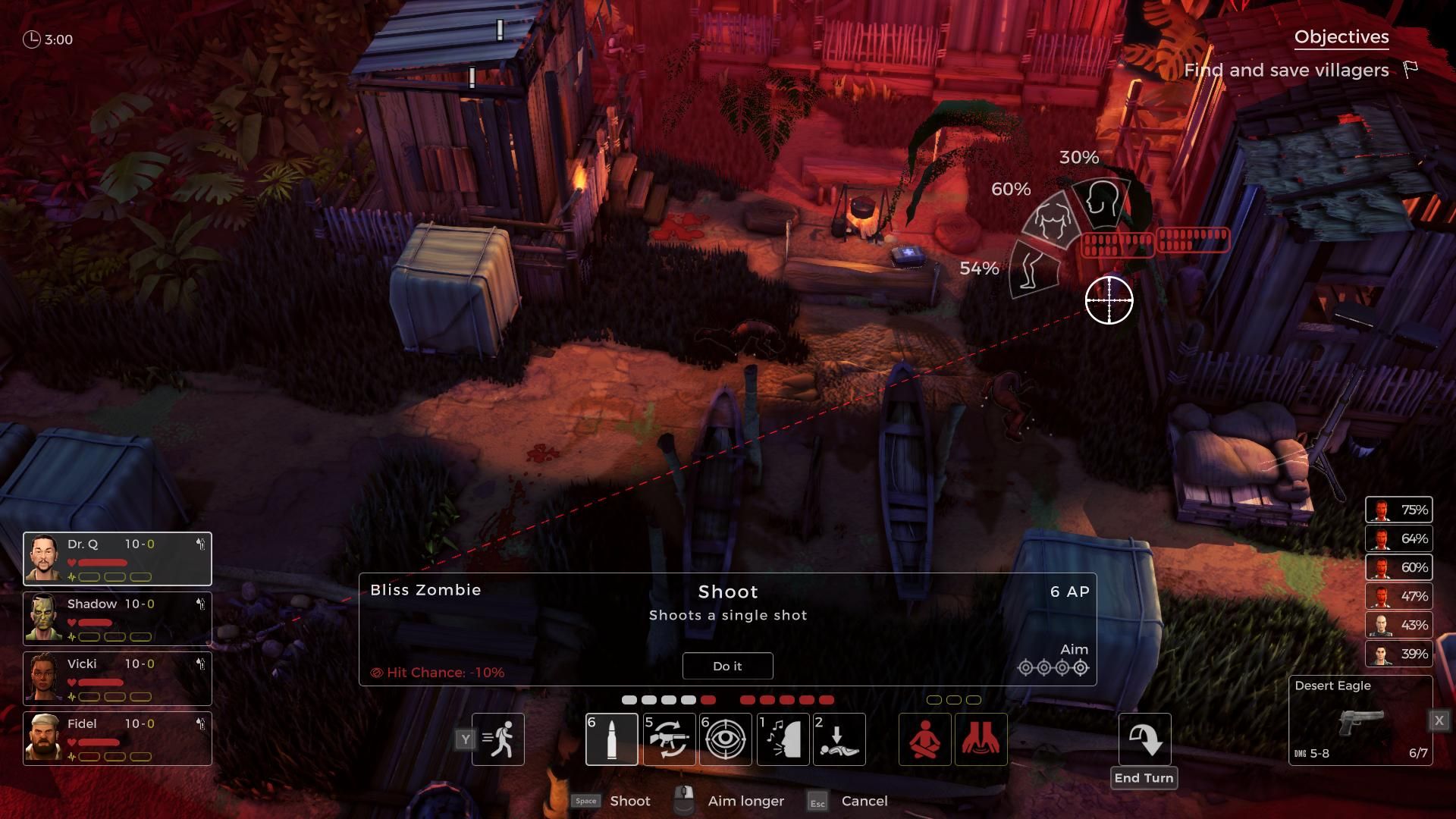This screenshot has width=1456, height=819.
Task: Use the whistle/shout noise ability
Action: [783, 739]
